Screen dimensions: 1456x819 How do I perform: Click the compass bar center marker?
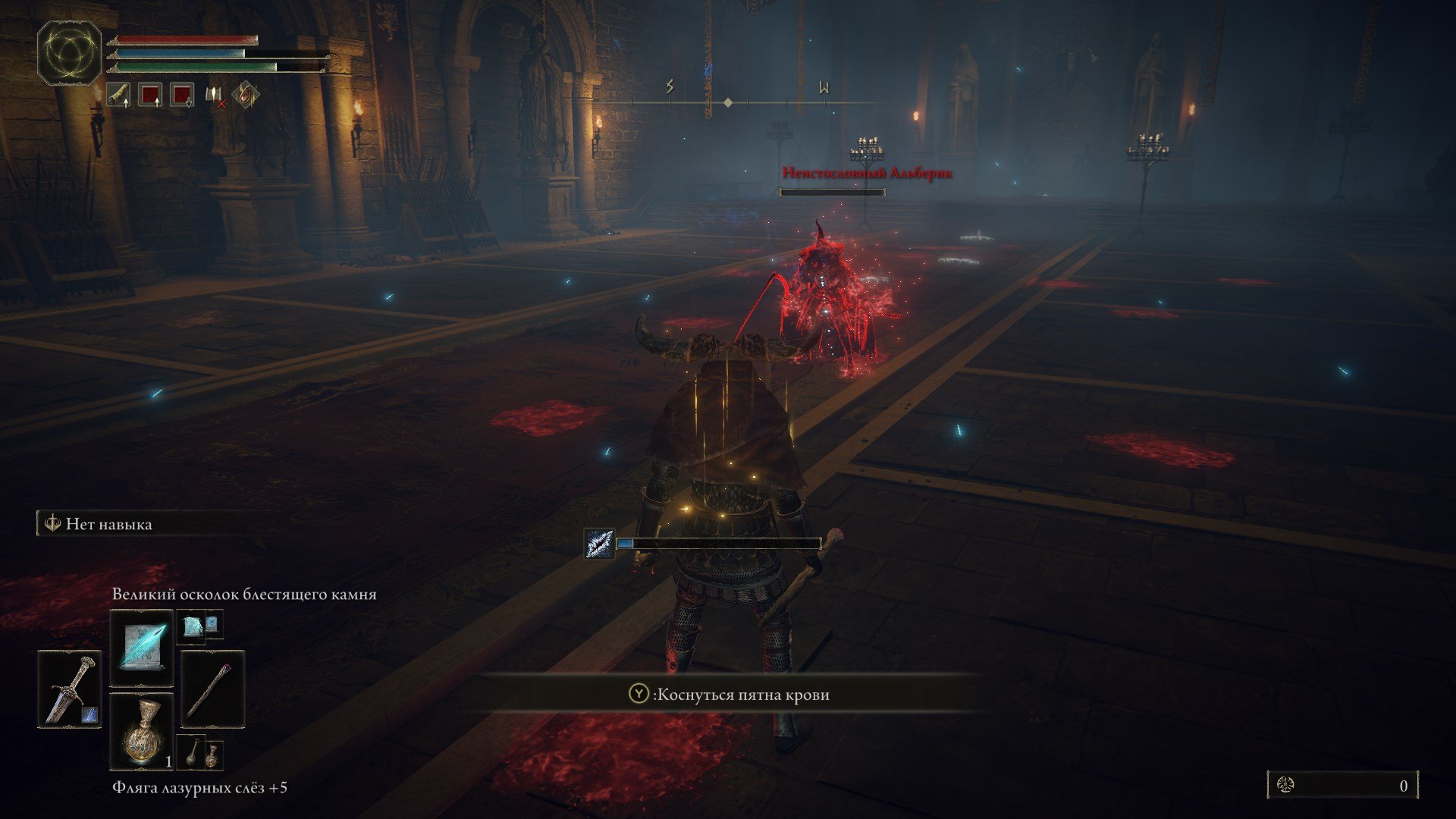pos(728,102)
